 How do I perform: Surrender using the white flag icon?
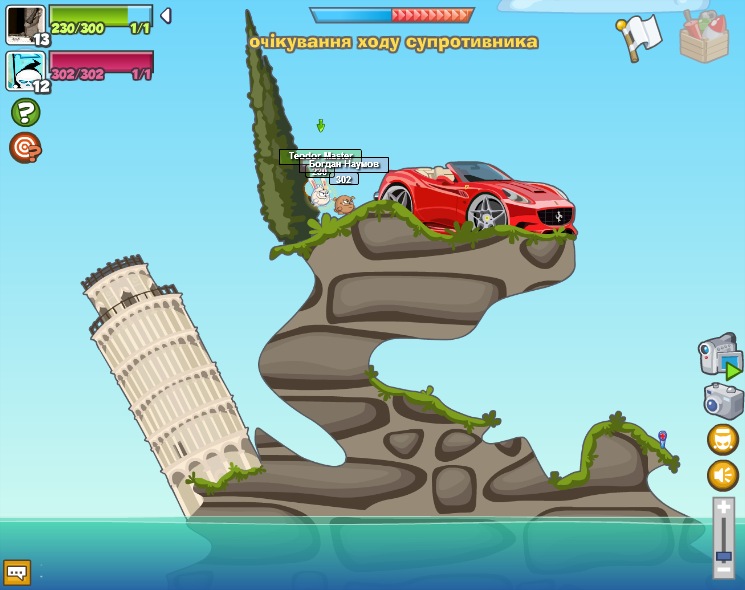639,36
